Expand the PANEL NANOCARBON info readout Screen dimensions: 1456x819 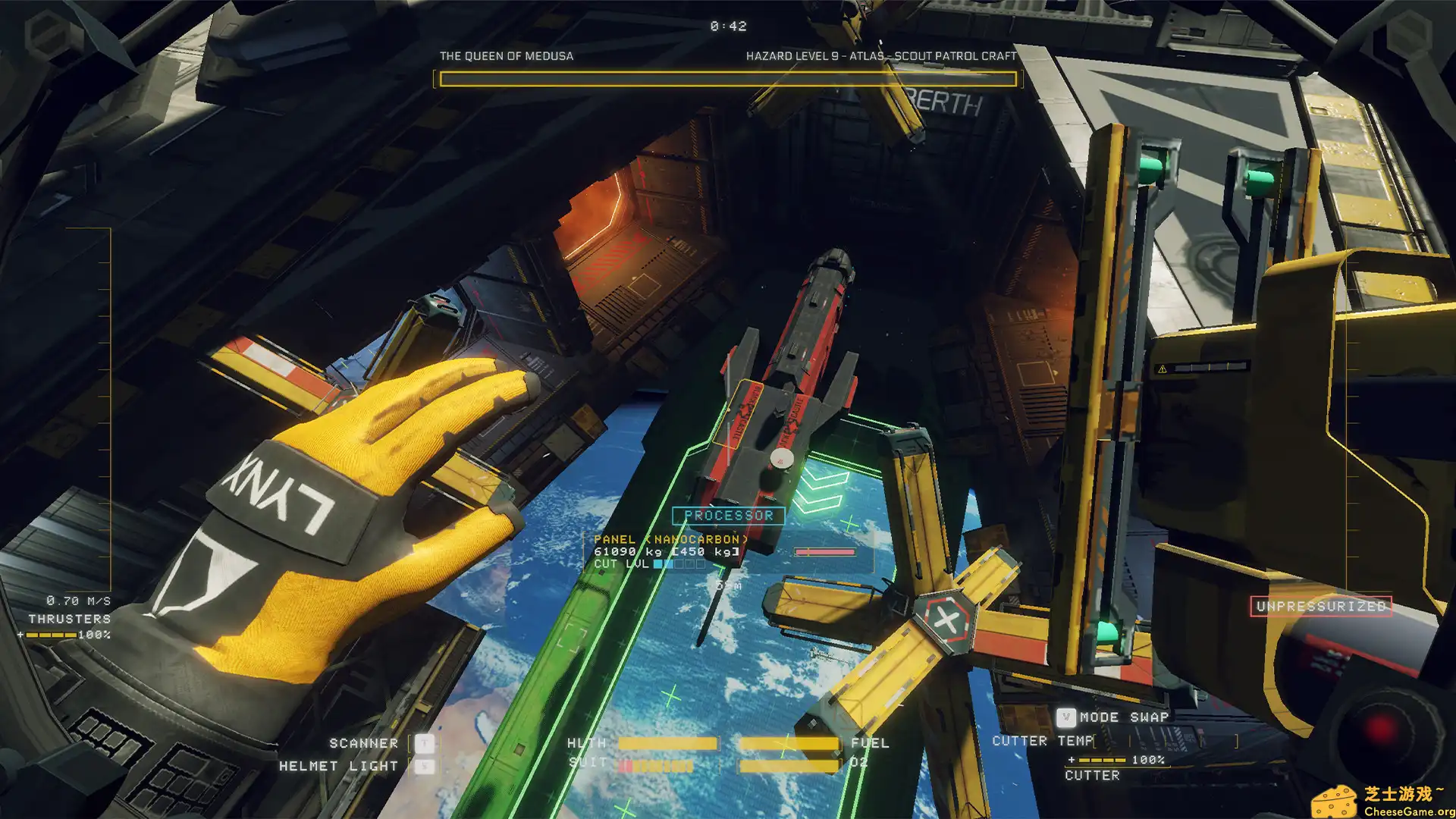click(x=671, y=538)
